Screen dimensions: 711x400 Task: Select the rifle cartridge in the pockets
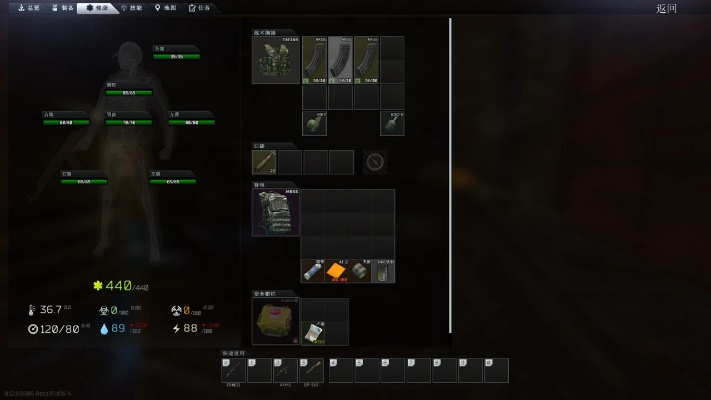pos(265,162)
